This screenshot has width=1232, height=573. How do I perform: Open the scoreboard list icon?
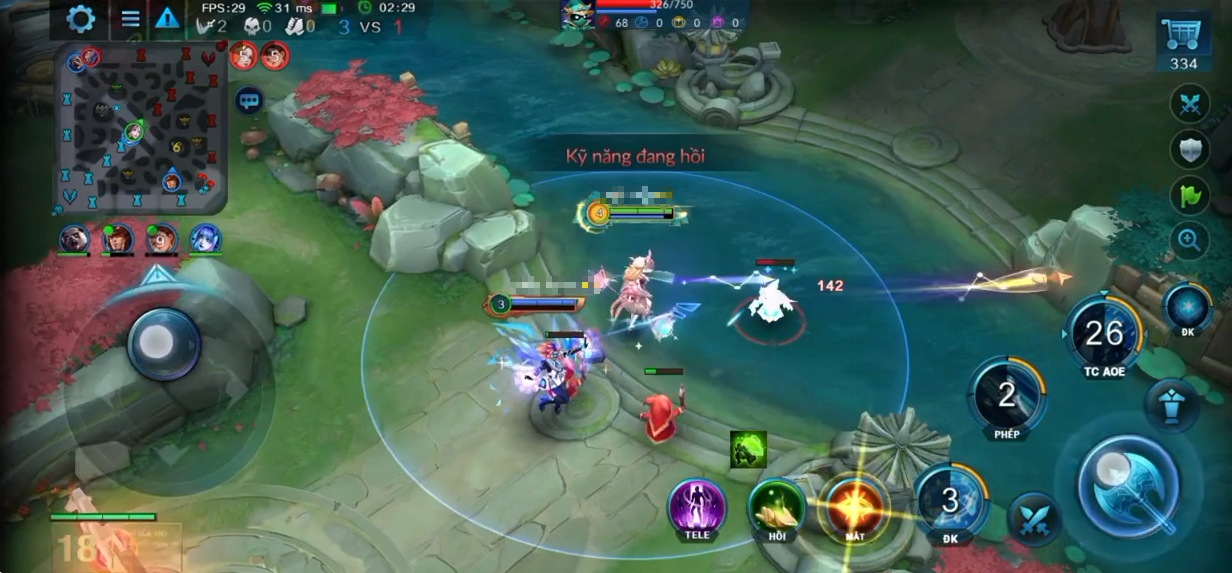click(x=130, y=19)
